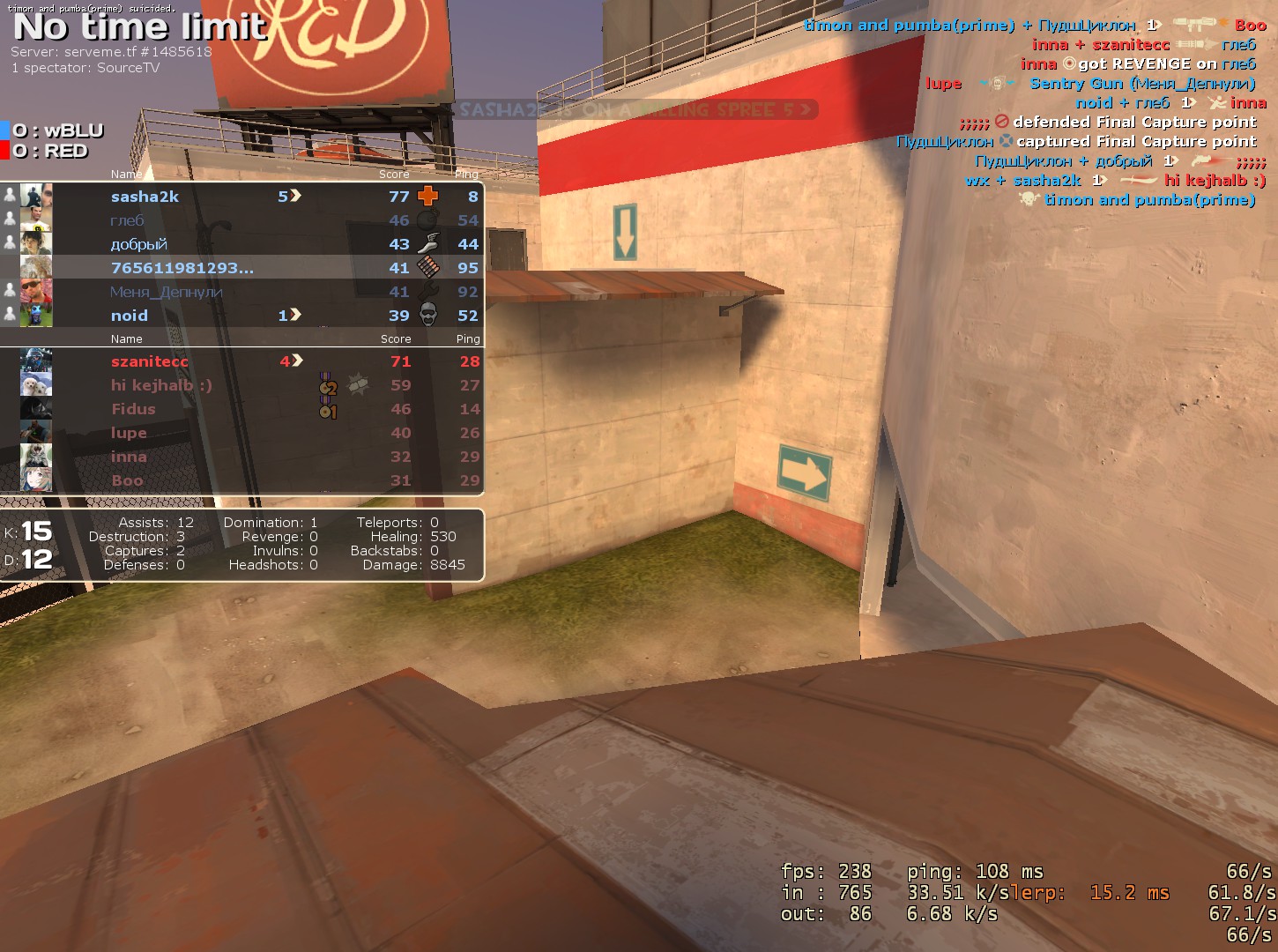Select player lupe on the scoreboard
The image size is (1278, 952).
tap(129, 433)
